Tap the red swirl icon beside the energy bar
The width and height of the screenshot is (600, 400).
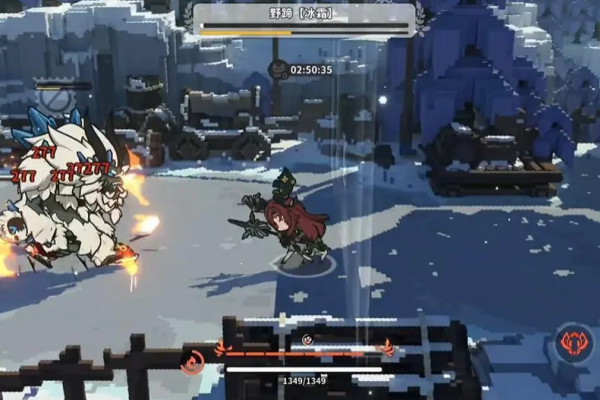click(x=191, y=361)
